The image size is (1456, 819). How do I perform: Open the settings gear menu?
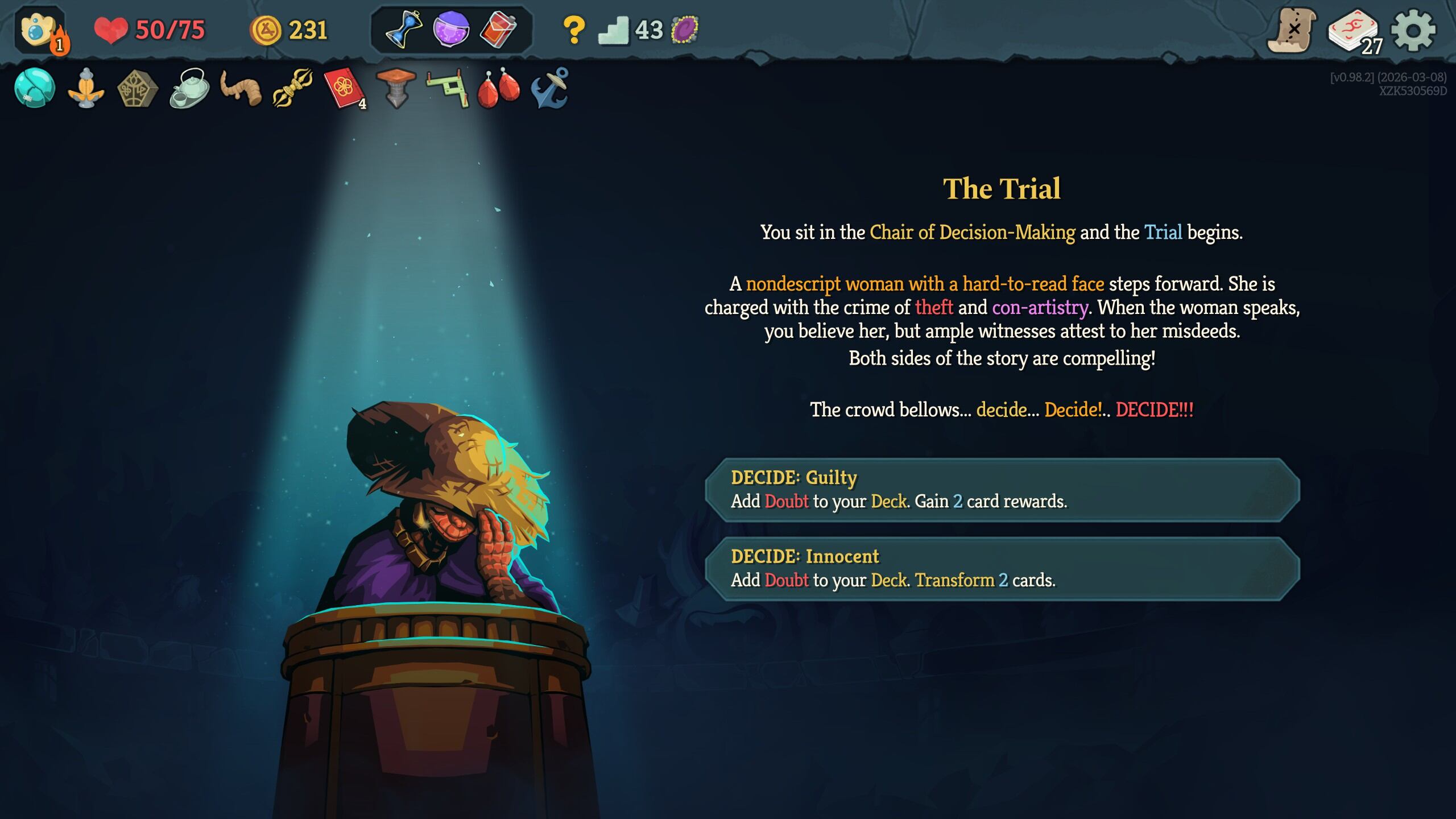click(x=1413, y=30)
